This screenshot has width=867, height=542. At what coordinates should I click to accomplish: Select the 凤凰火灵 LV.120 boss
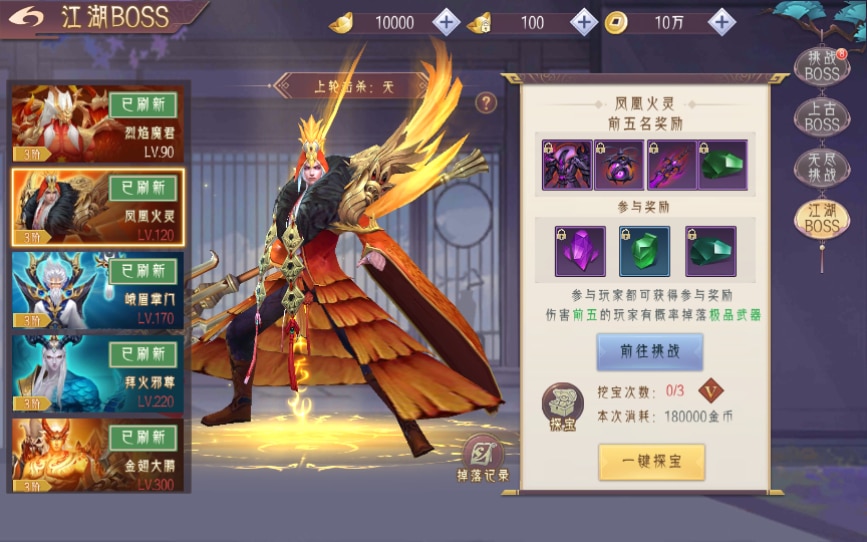(97, 206)
